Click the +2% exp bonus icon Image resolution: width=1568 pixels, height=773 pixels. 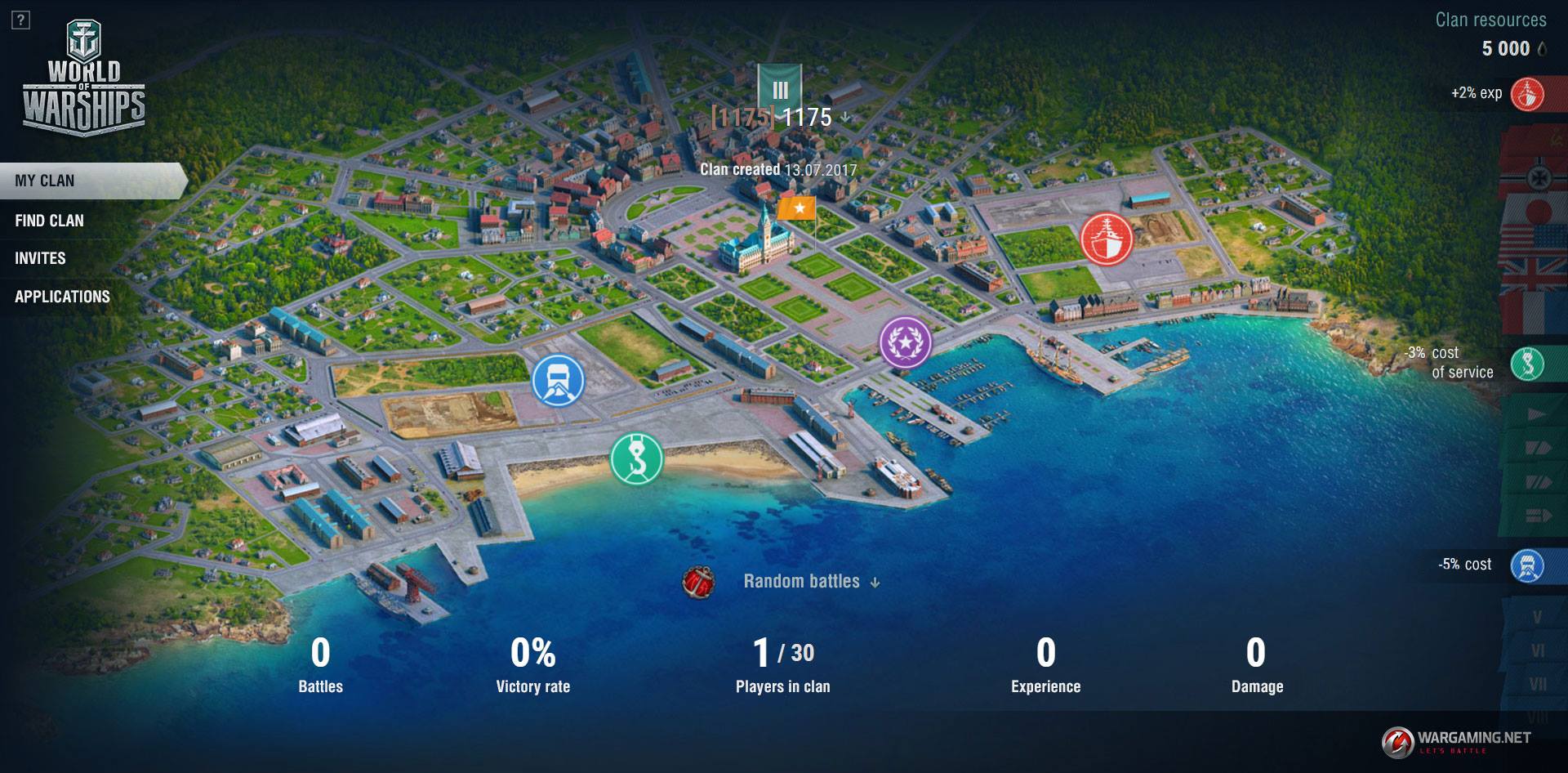[1526, 94]
